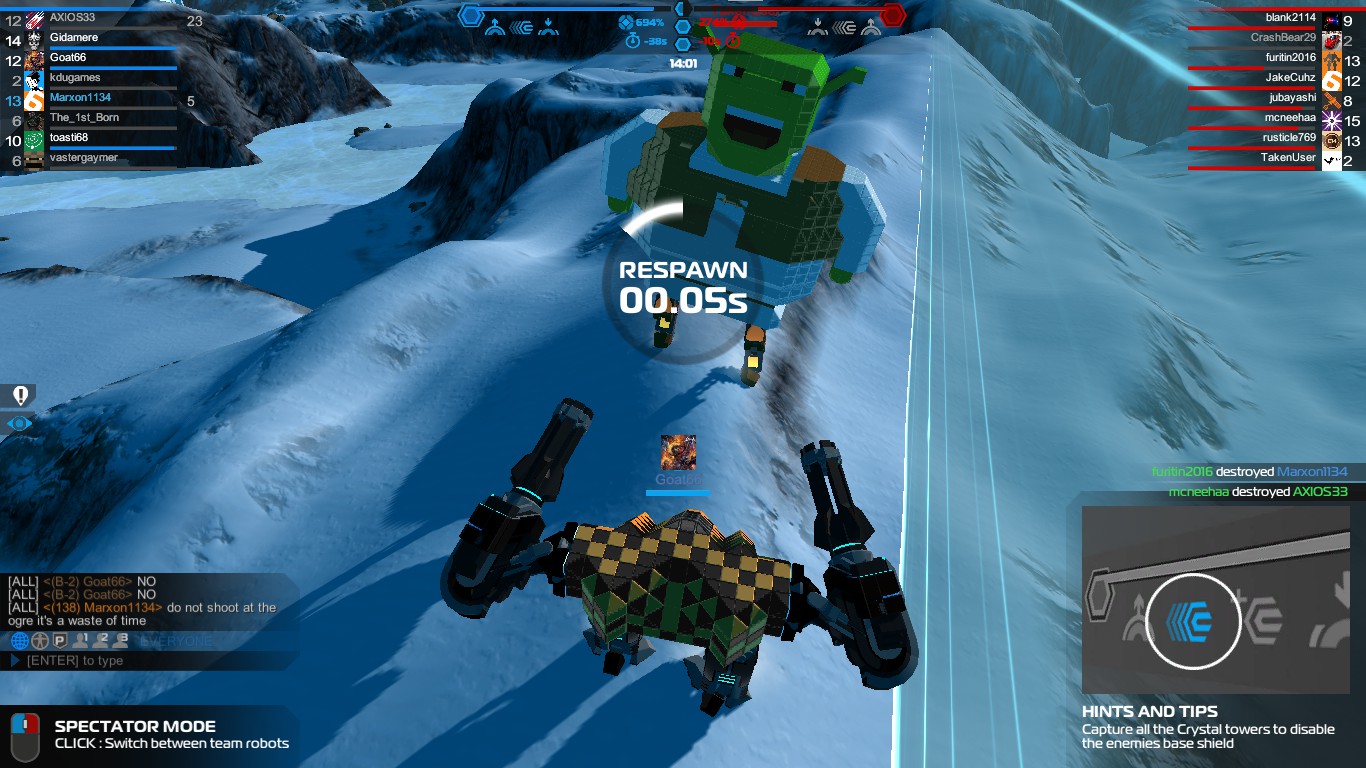The height and width of the screenshot is (768, 1366).
Task: Select the Team 3 chat channel icon
Action: [121, 641]
